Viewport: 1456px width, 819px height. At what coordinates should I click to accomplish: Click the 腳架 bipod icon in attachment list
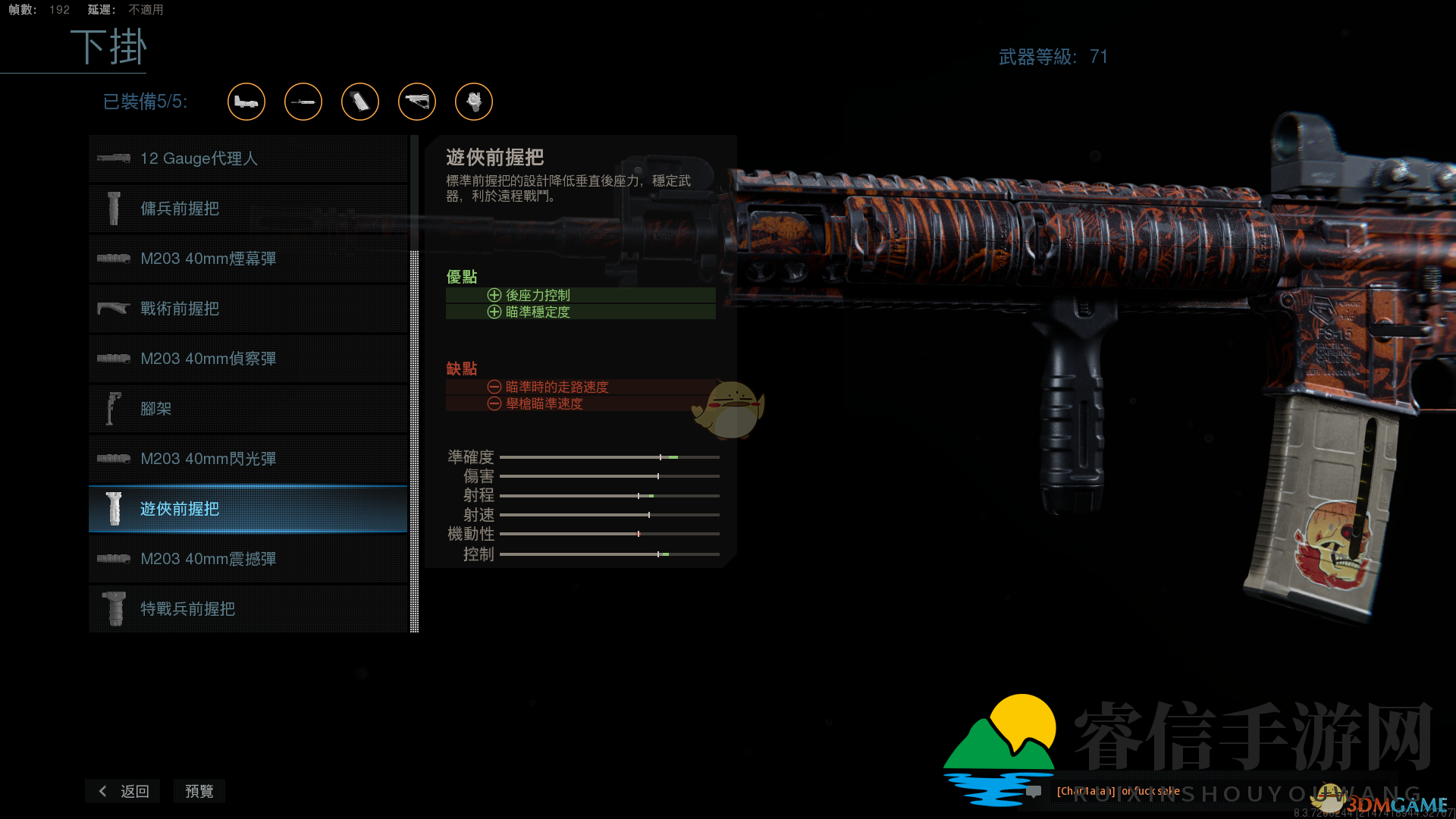pyautogui.click(x=114, y=408)
